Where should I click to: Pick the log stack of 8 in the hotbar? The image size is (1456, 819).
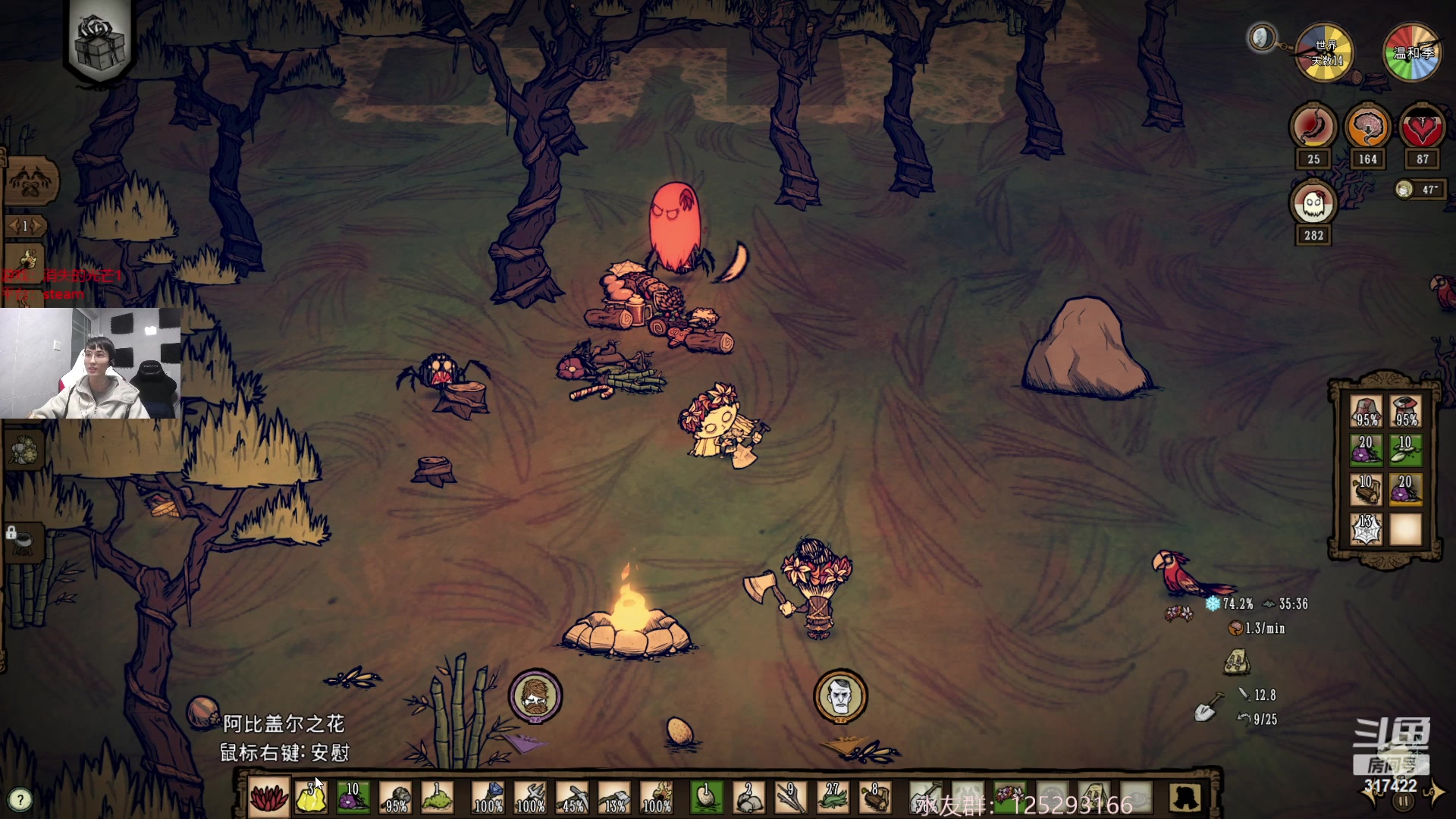click(x=874, y=798)
